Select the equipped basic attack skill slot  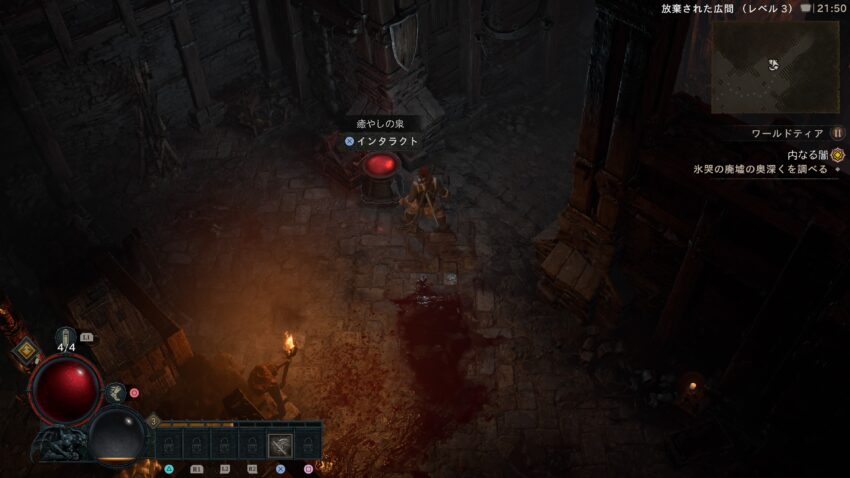(x=281, y=445)
